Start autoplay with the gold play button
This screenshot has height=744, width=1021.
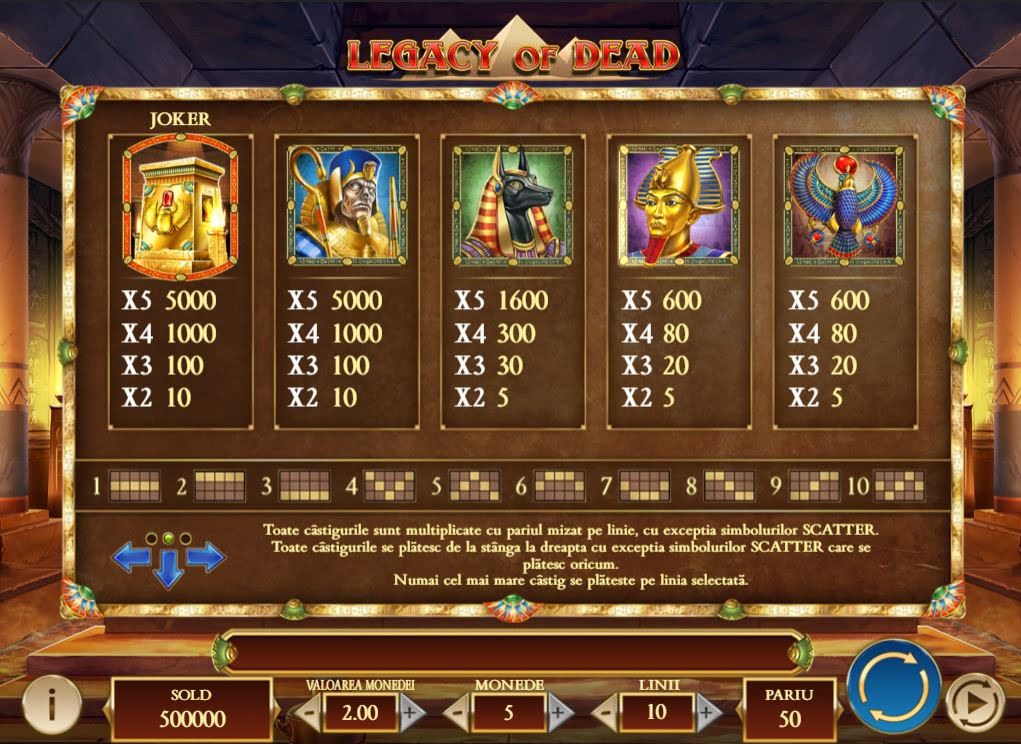tap(967, 697)
